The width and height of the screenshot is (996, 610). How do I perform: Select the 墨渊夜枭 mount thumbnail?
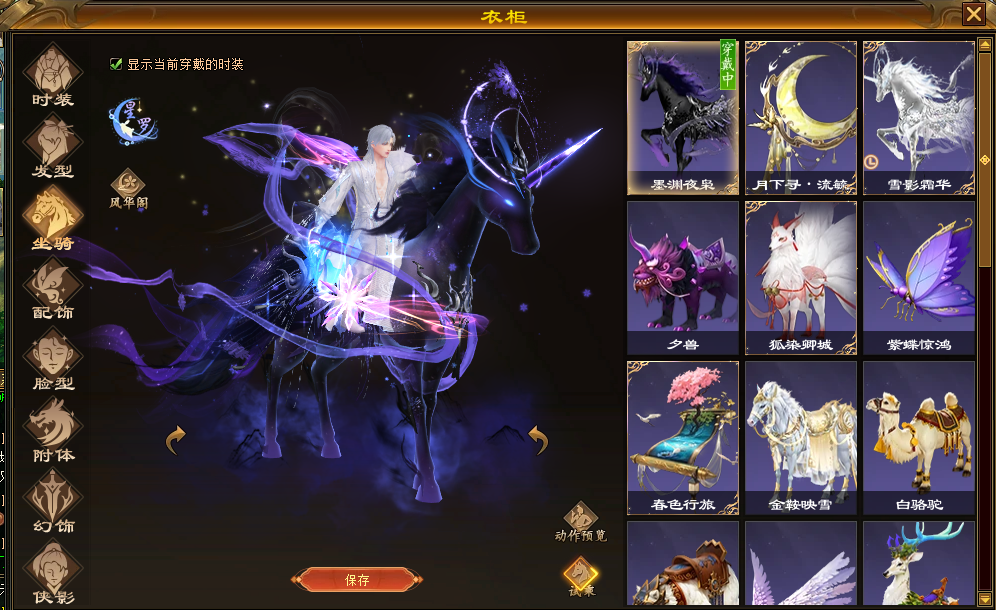(x=683, y=117)
